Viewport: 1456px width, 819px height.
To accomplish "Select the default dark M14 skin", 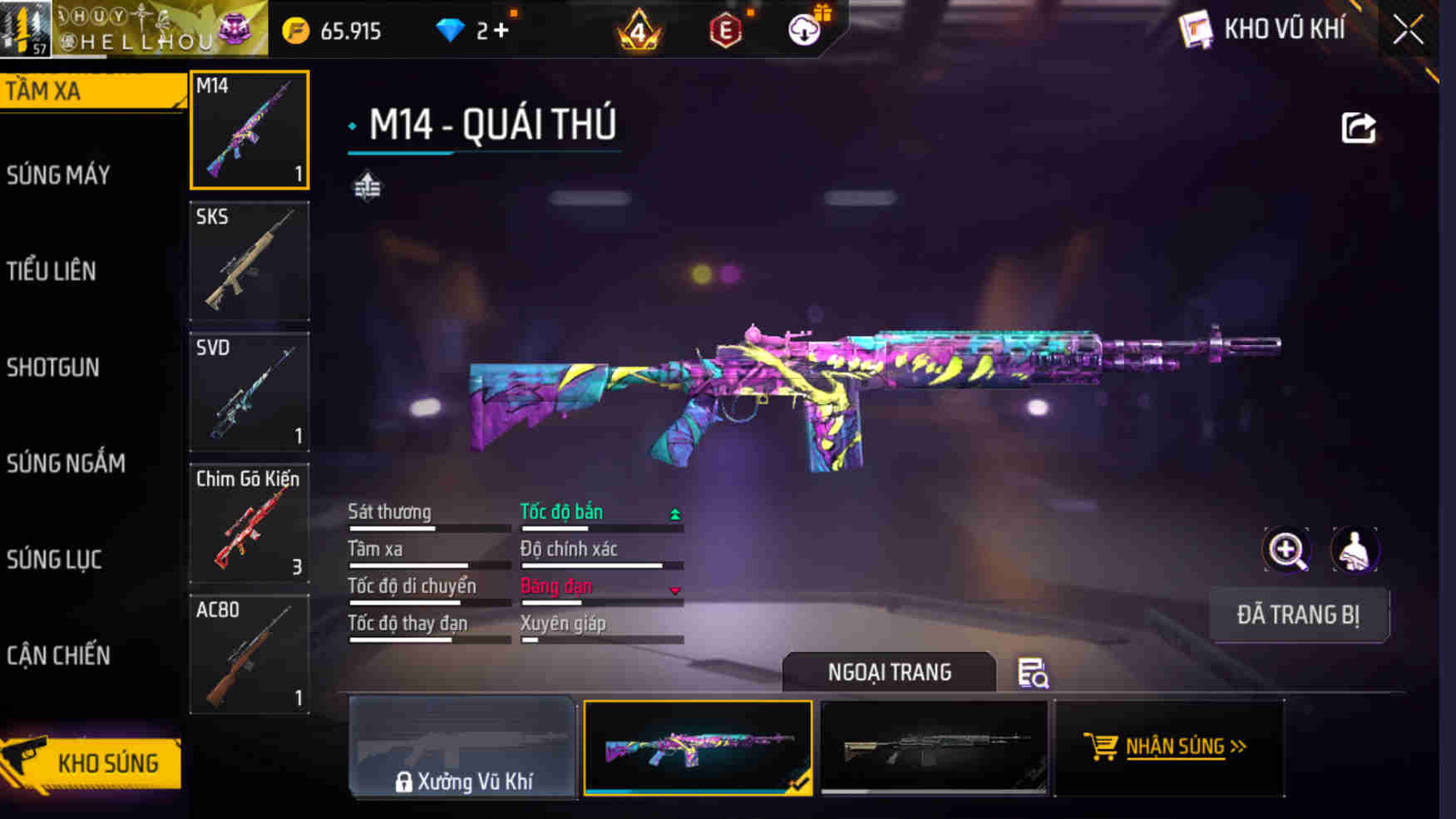I will pyautogui.click(x=933, y=747).
